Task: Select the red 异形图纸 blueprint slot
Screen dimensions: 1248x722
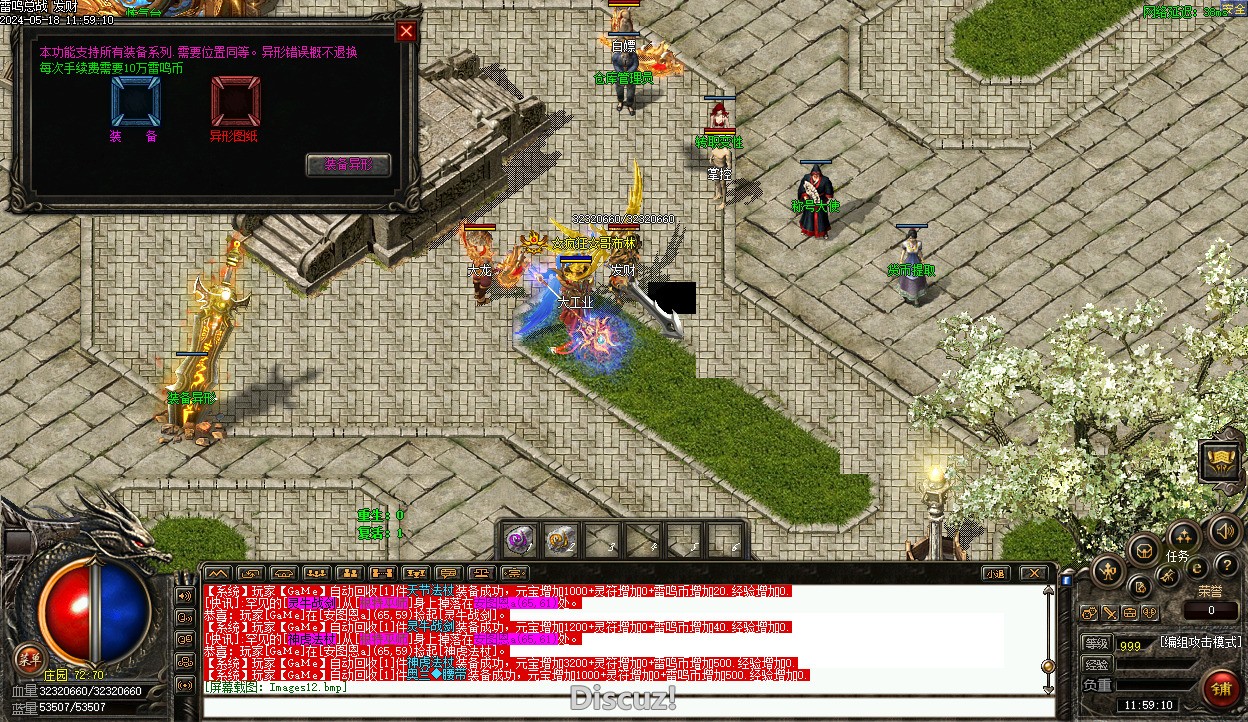Action: click(236, 102)
